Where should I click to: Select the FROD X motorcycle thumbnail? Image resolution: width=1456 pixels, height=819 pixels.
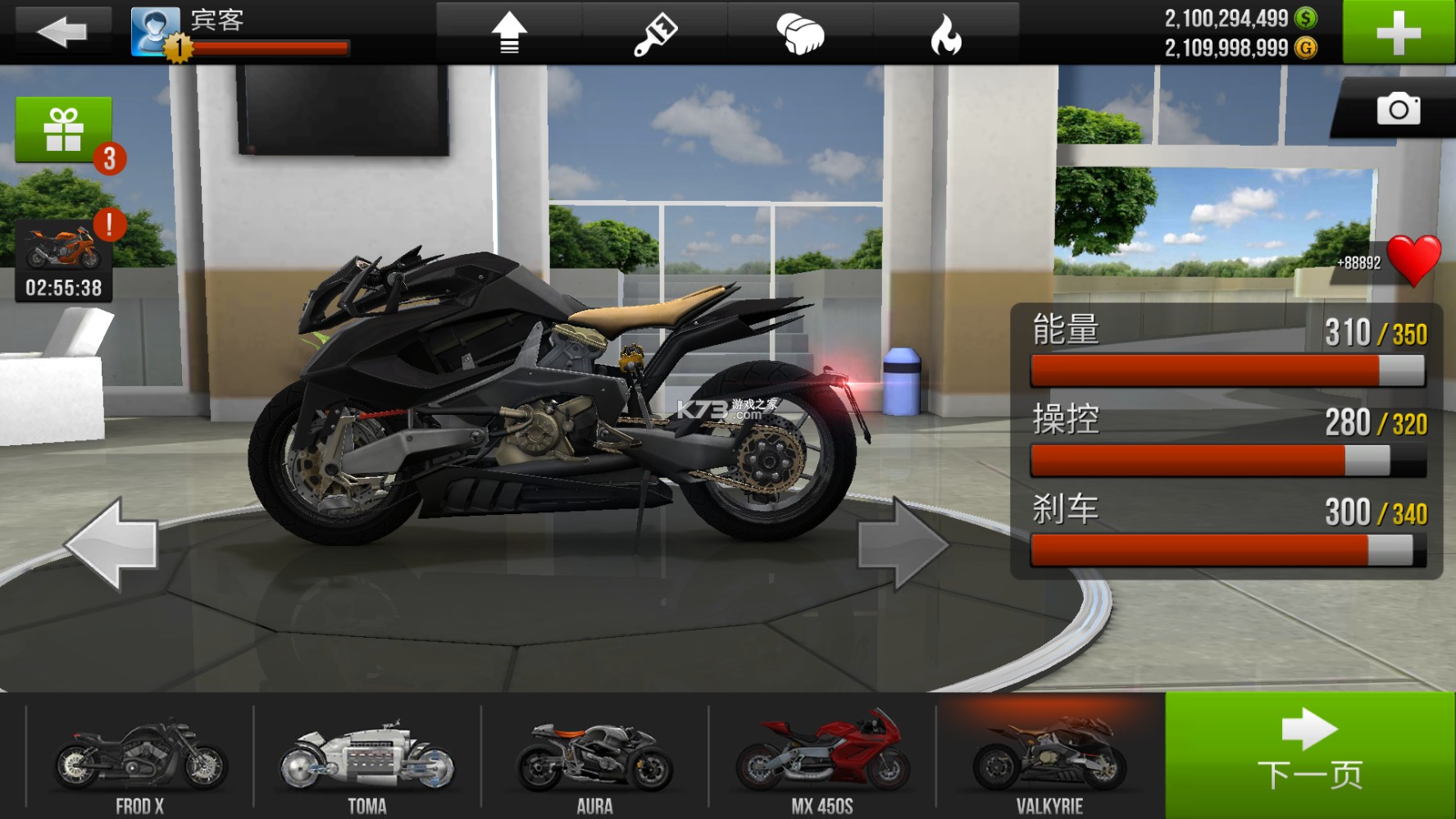(x=140, y=758)
